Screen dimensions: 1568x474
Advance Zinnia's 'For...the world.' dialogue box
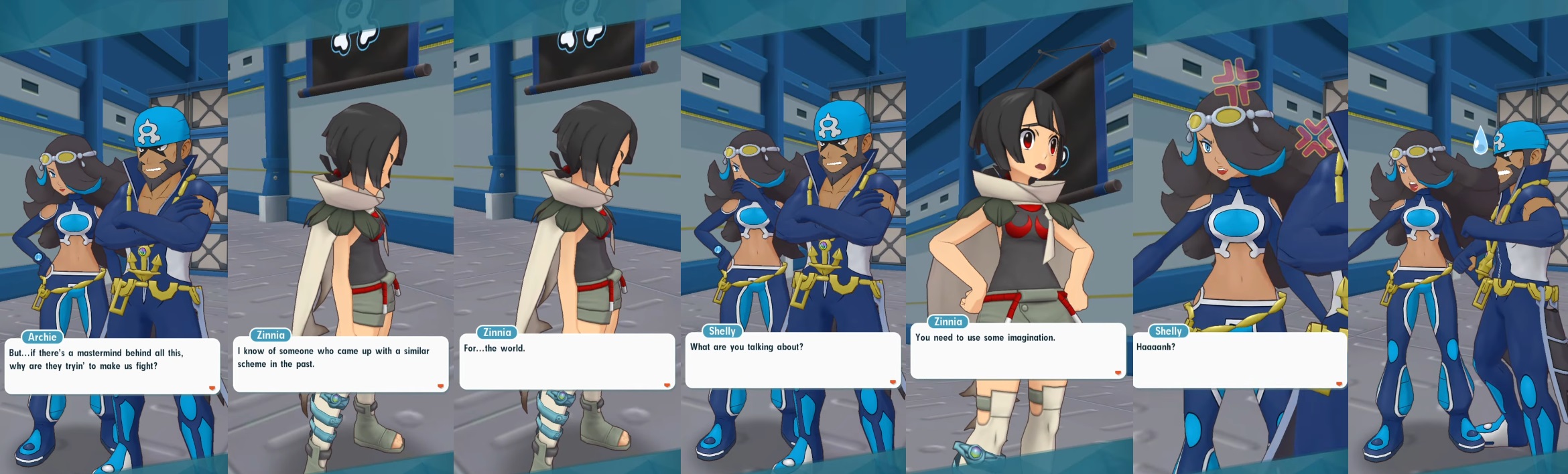pos(567,362)
